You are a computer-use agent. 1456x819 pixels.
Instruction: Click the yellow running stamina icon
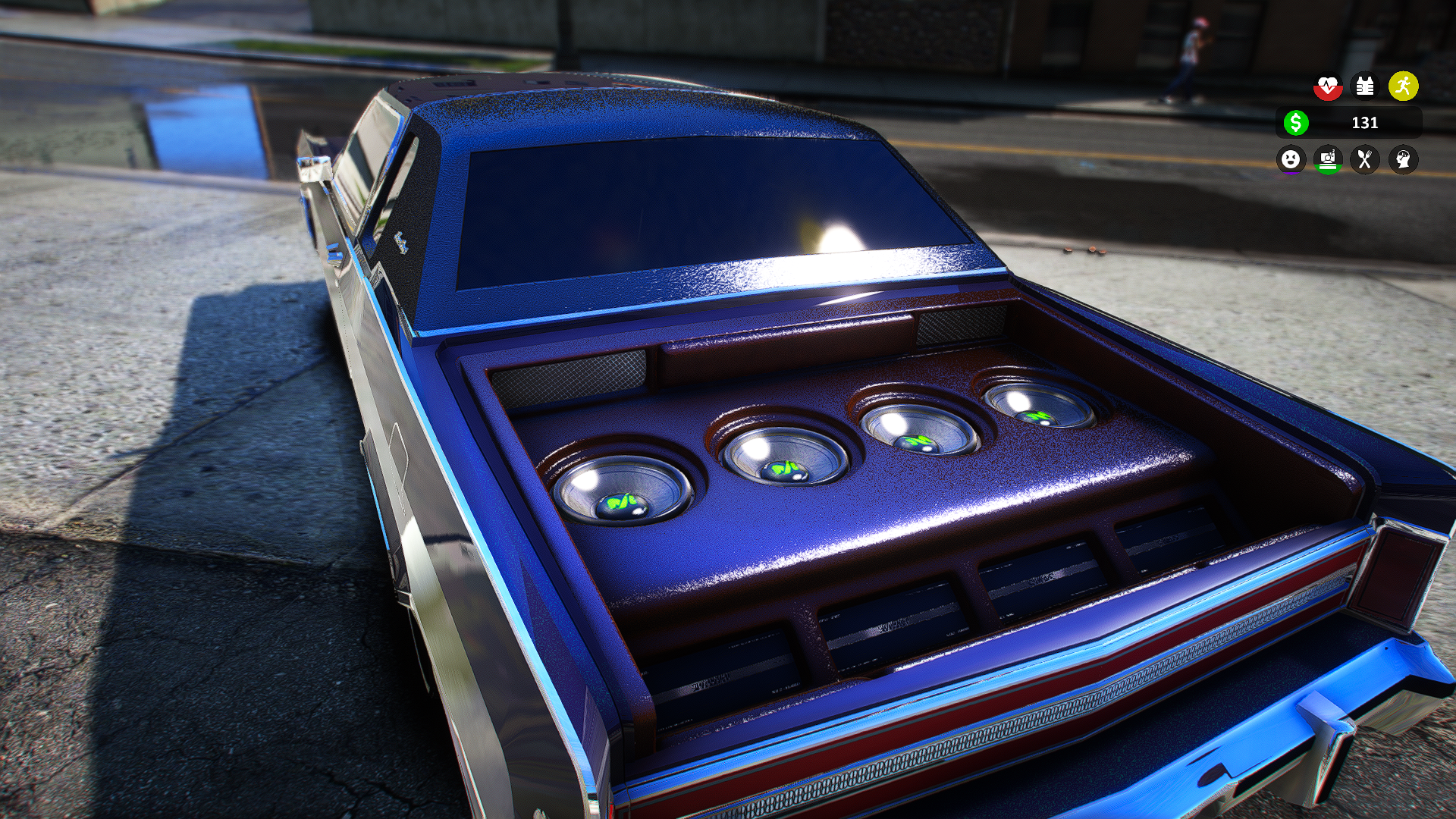click(1403, 86)
